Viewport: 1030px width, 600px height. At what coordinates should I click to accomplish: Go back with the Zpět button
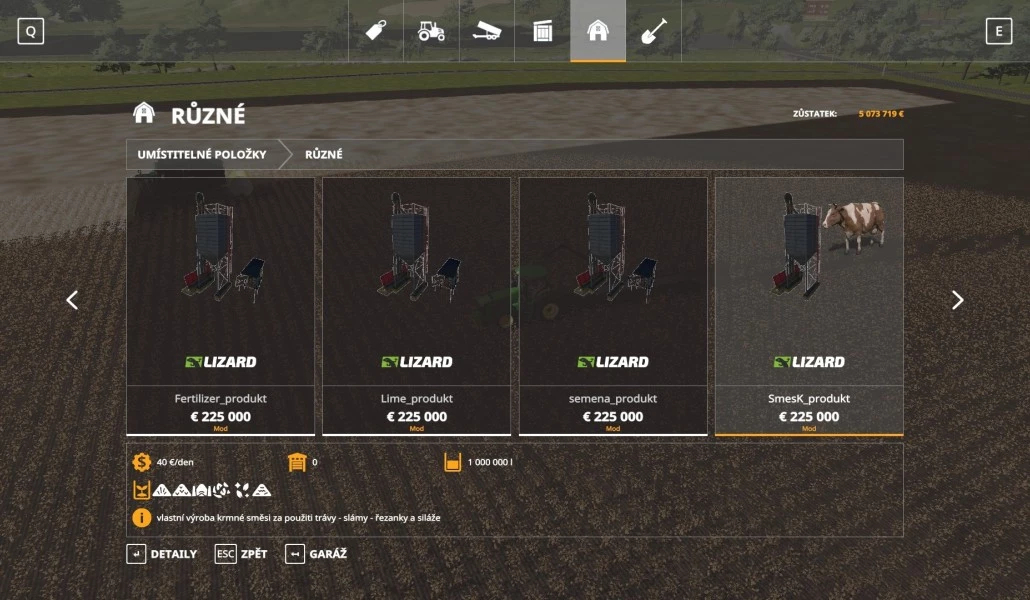click(241, 554)
